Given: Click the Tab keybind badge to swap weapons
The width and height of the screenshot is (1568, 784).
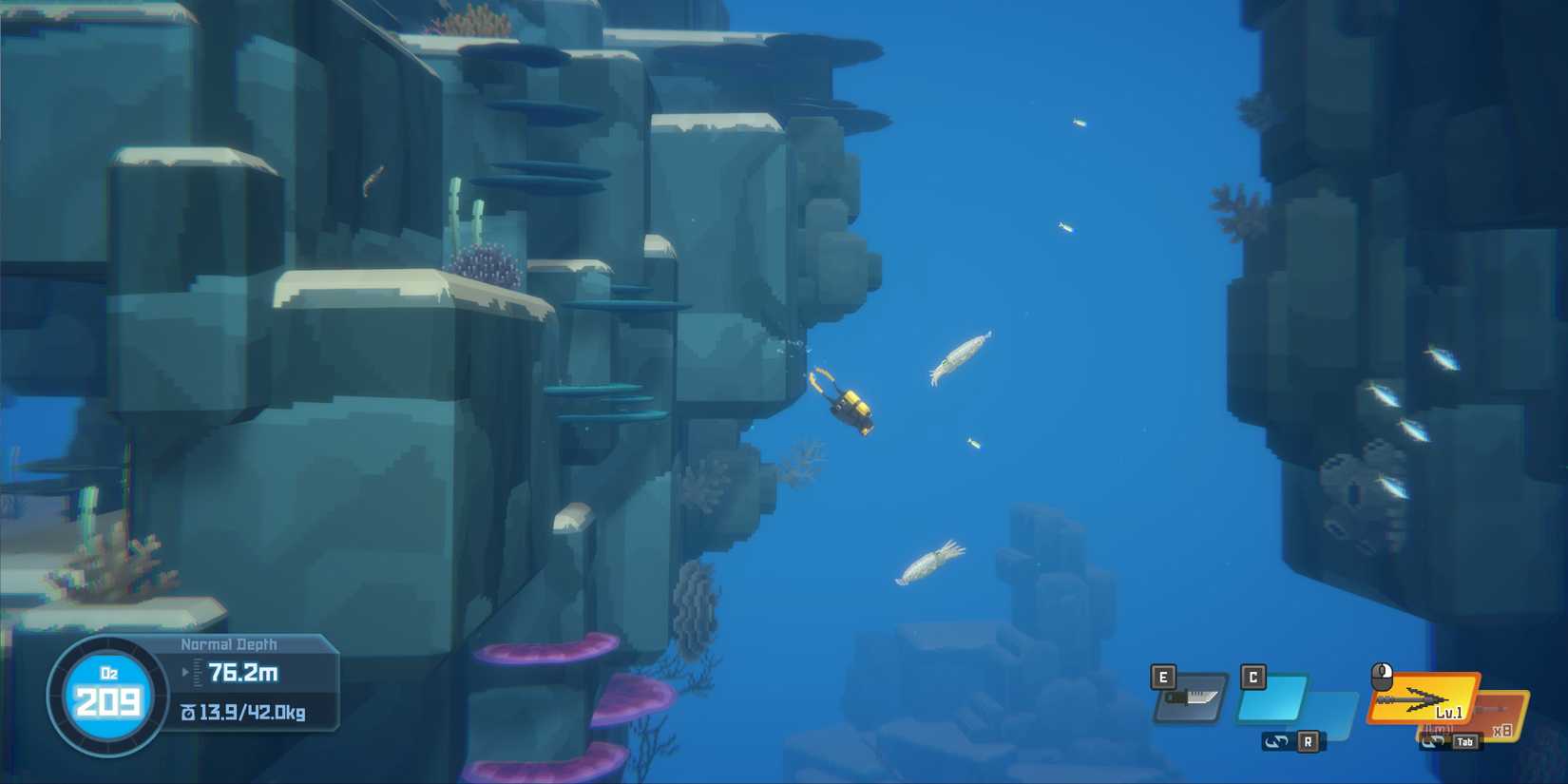Looking at the screenshot, I should (1466, 741).
